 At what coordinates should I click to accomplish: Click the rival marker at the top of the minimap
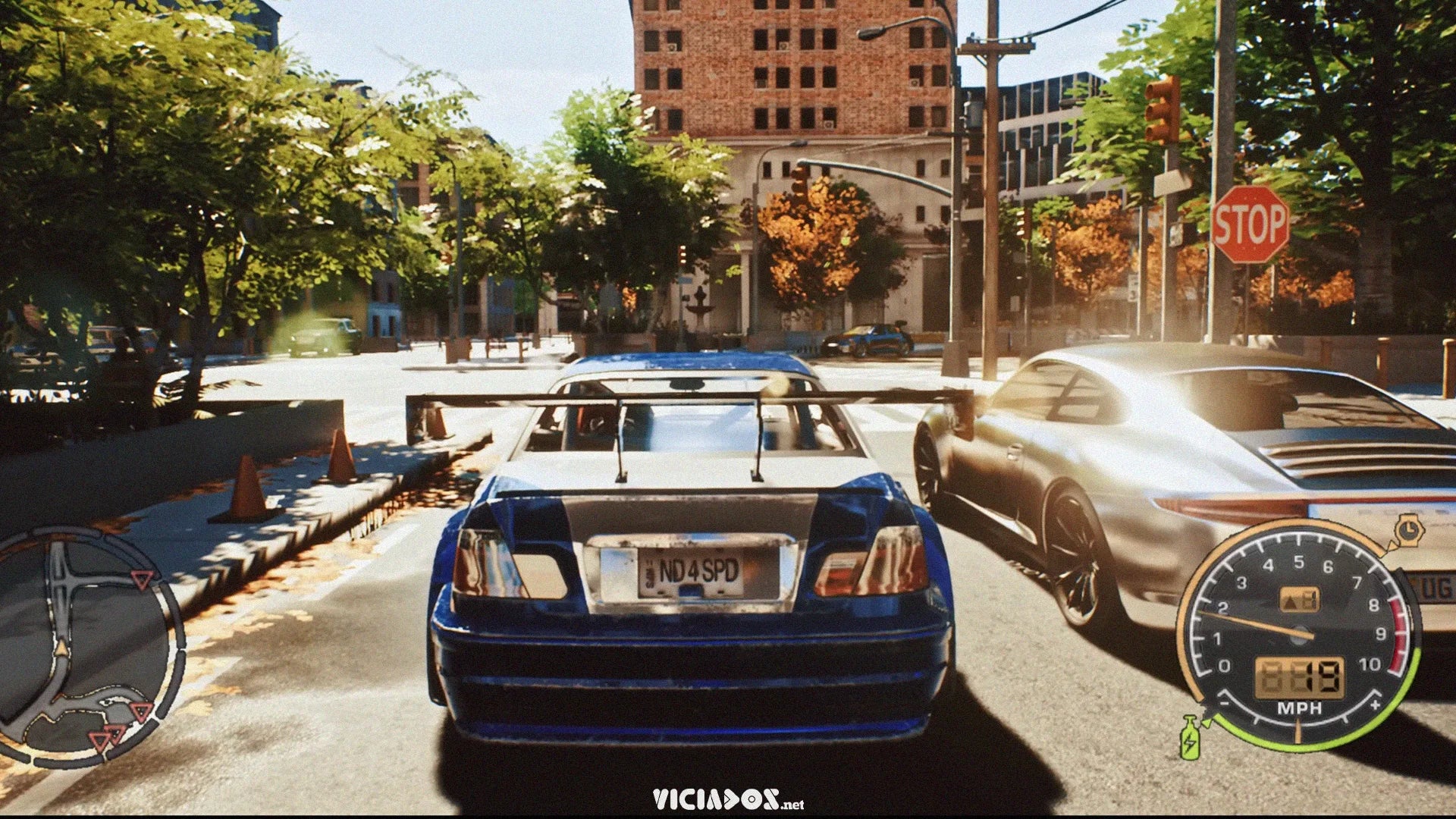(142, 580)
